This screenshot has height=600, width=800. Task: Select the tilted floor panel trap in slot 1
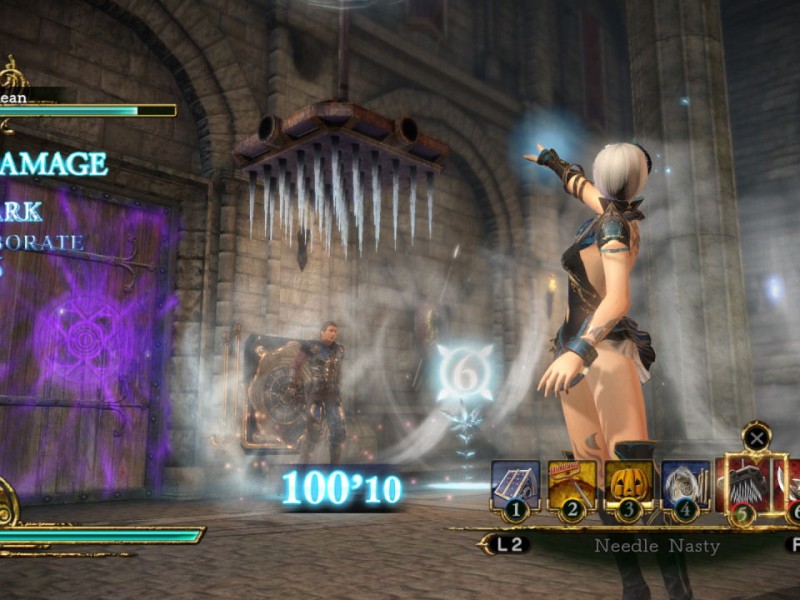[515, 484]
